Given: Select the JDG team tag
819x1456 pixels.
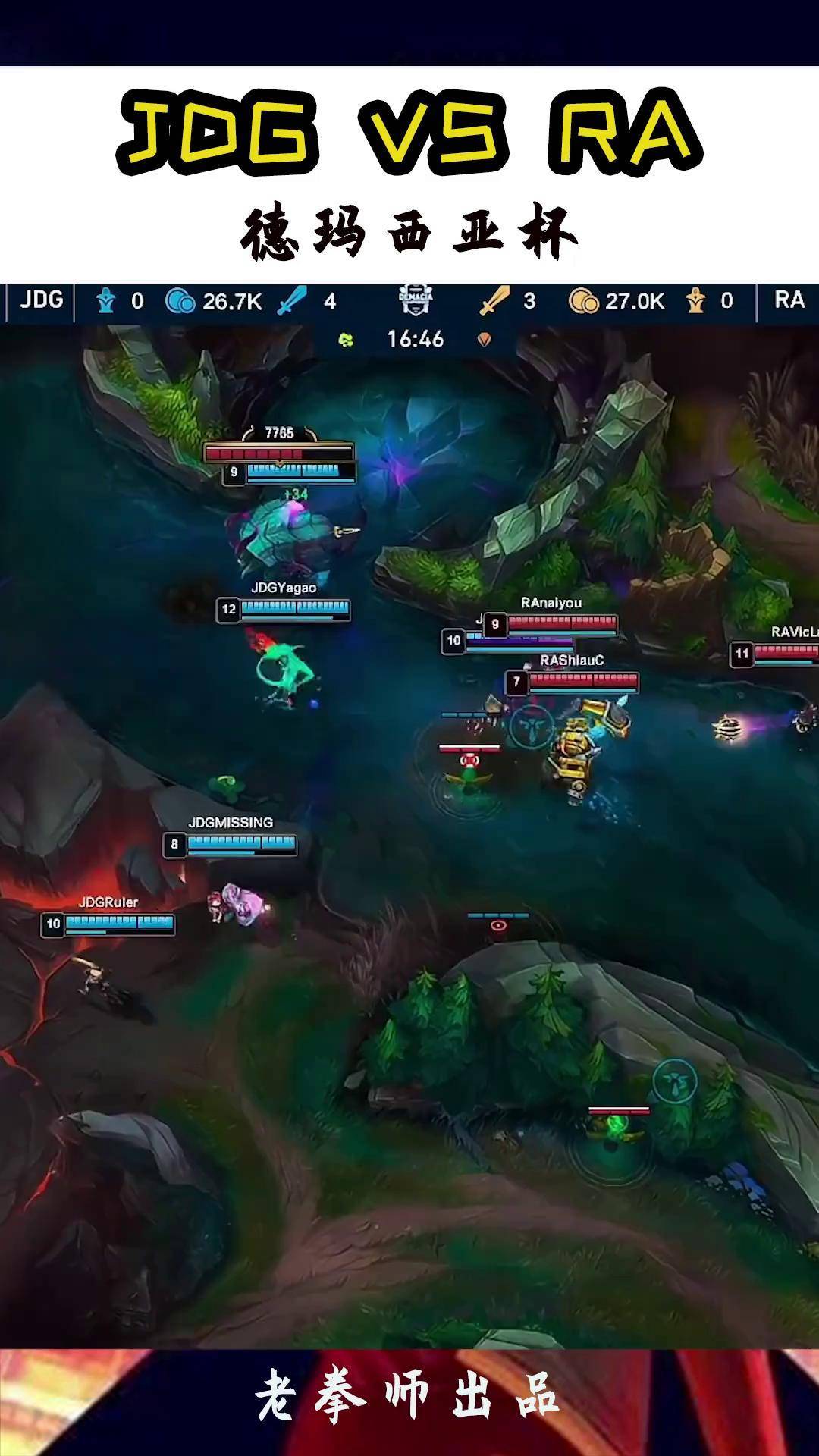Looking at the screenshot, I should pos(41,300).
